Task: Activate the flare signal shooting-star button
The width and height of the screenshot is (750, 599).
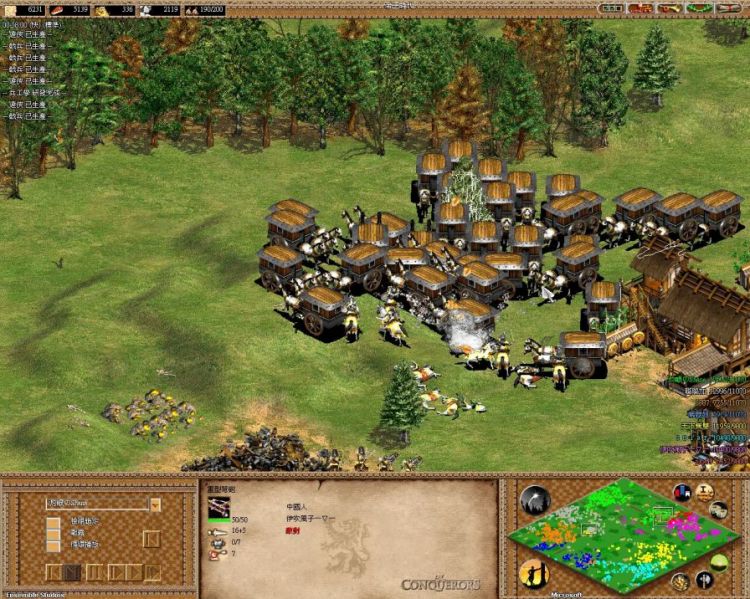Action: [535, 500]
